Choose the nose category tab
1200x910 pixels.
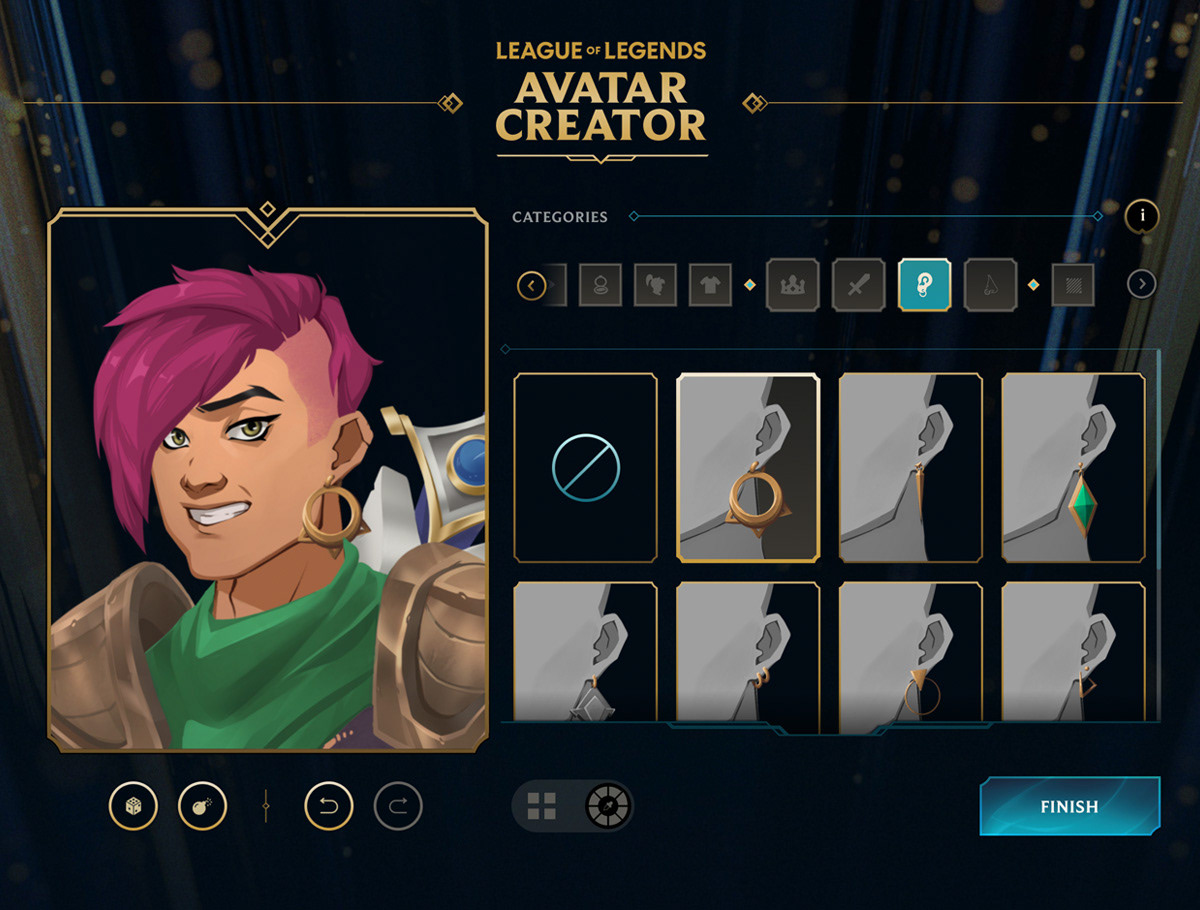pyautogui.click(x=990, y=286)
